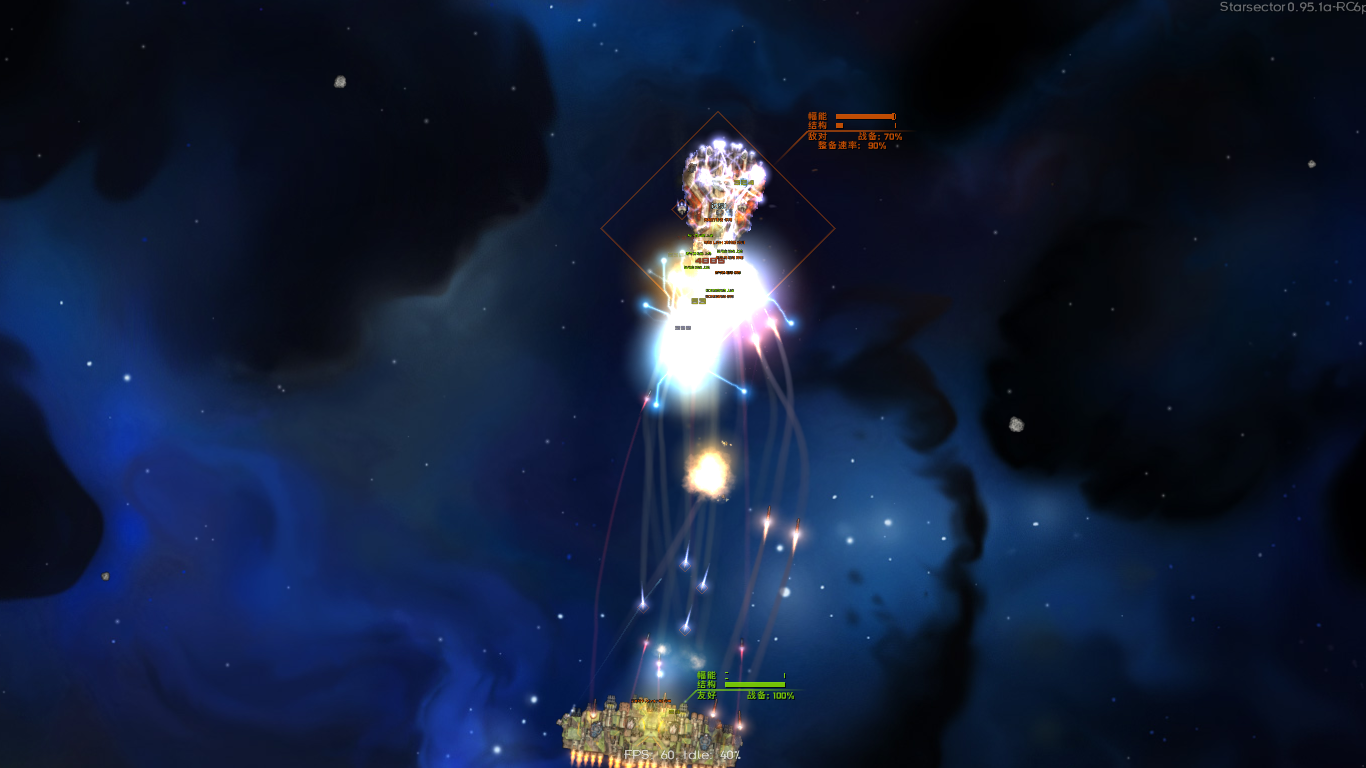The width and height of the screenshot is (1366, 768).
Task: Click the fighter icon beside the enemy ship
Action: point(681,209)
